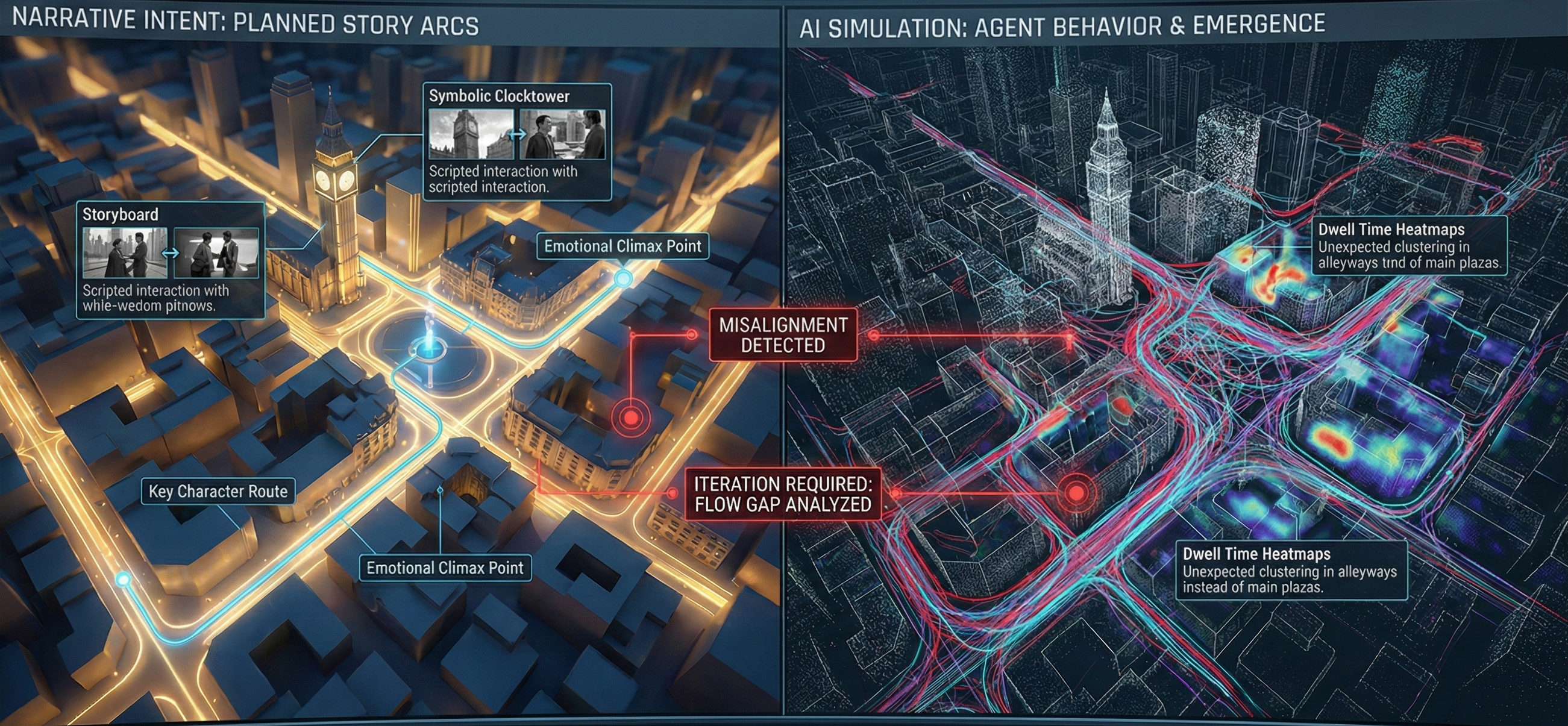This screenshot has width=1568, height=726.
Task: Switch to the AI Simulation panel header
Action: coord(1062,26)
